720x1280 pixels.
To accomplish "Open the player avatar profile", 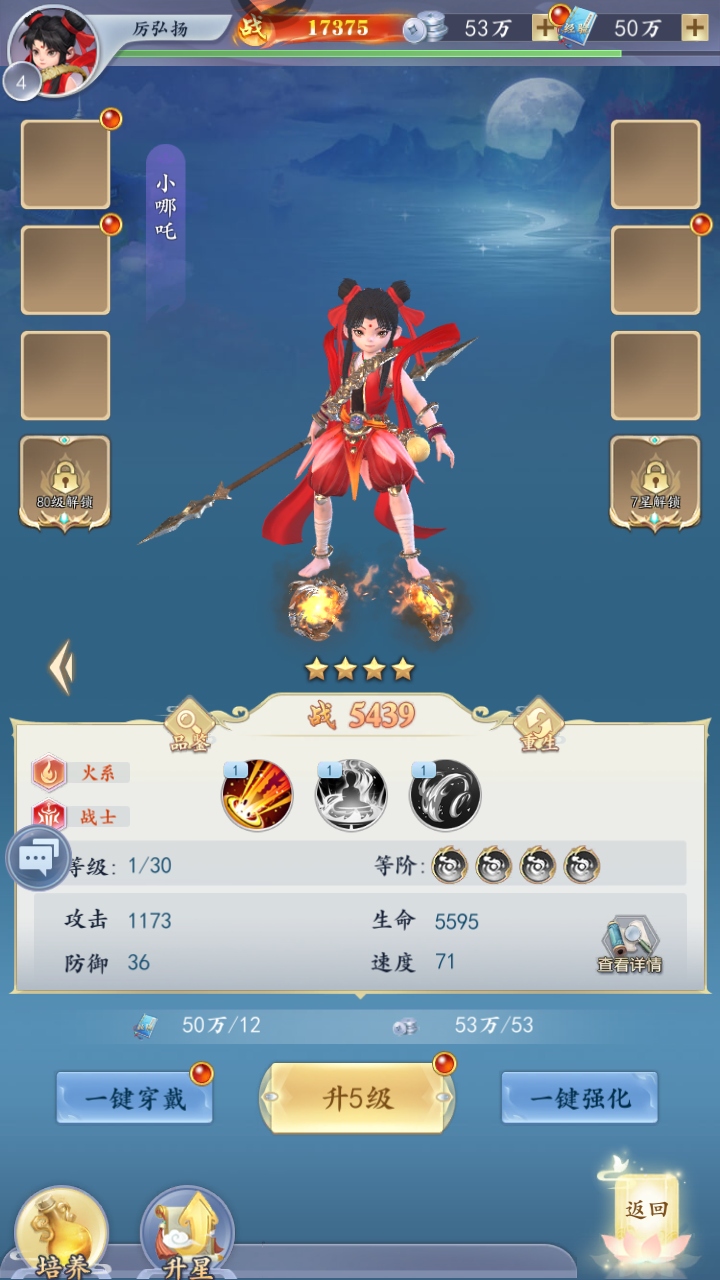I will 54,50.
